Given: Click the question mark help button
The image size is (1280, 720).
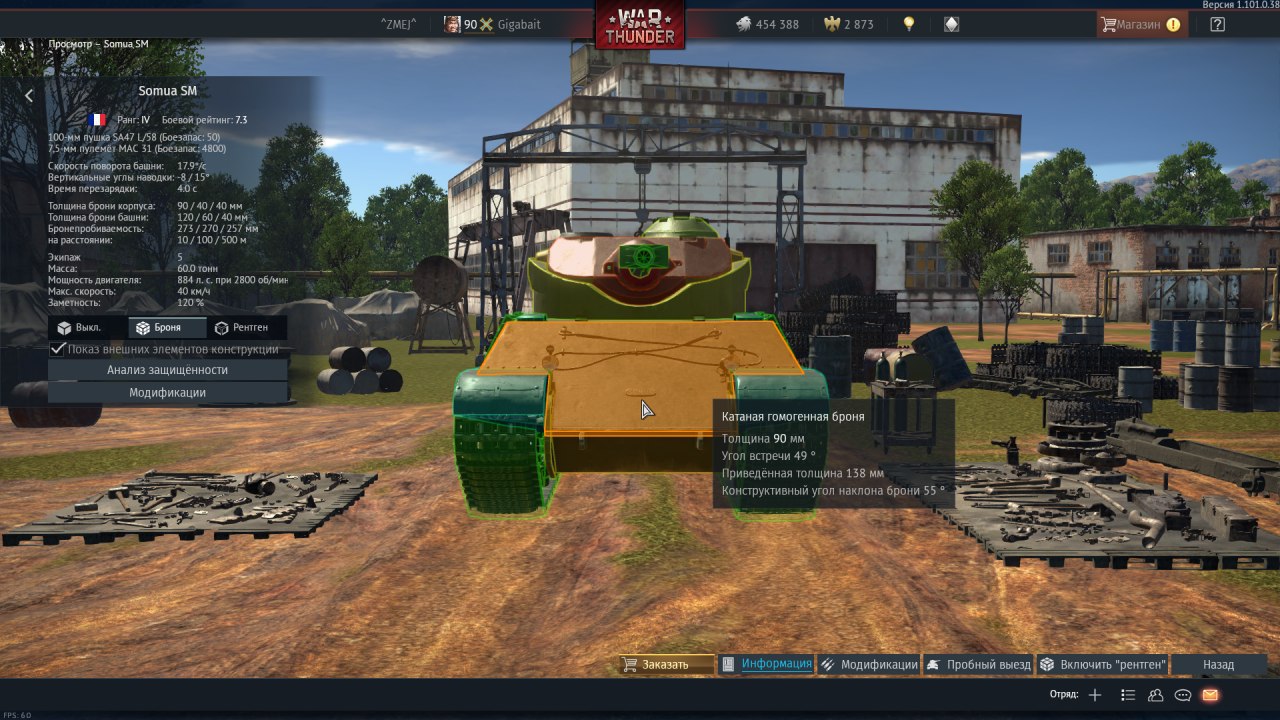Looking at the screenshot, I should tap(1217, 24).
